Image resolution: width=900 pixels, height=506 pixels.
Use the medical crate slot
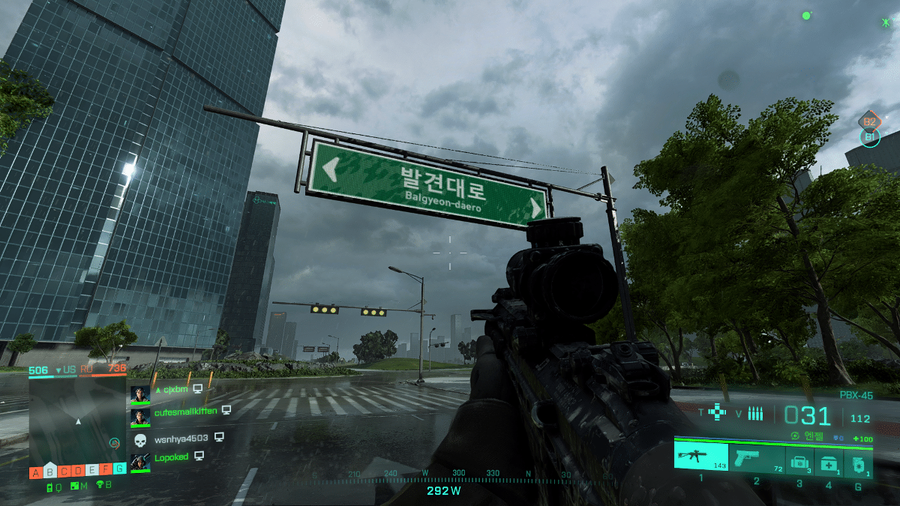pyautogui.click(x=828, y=461)
